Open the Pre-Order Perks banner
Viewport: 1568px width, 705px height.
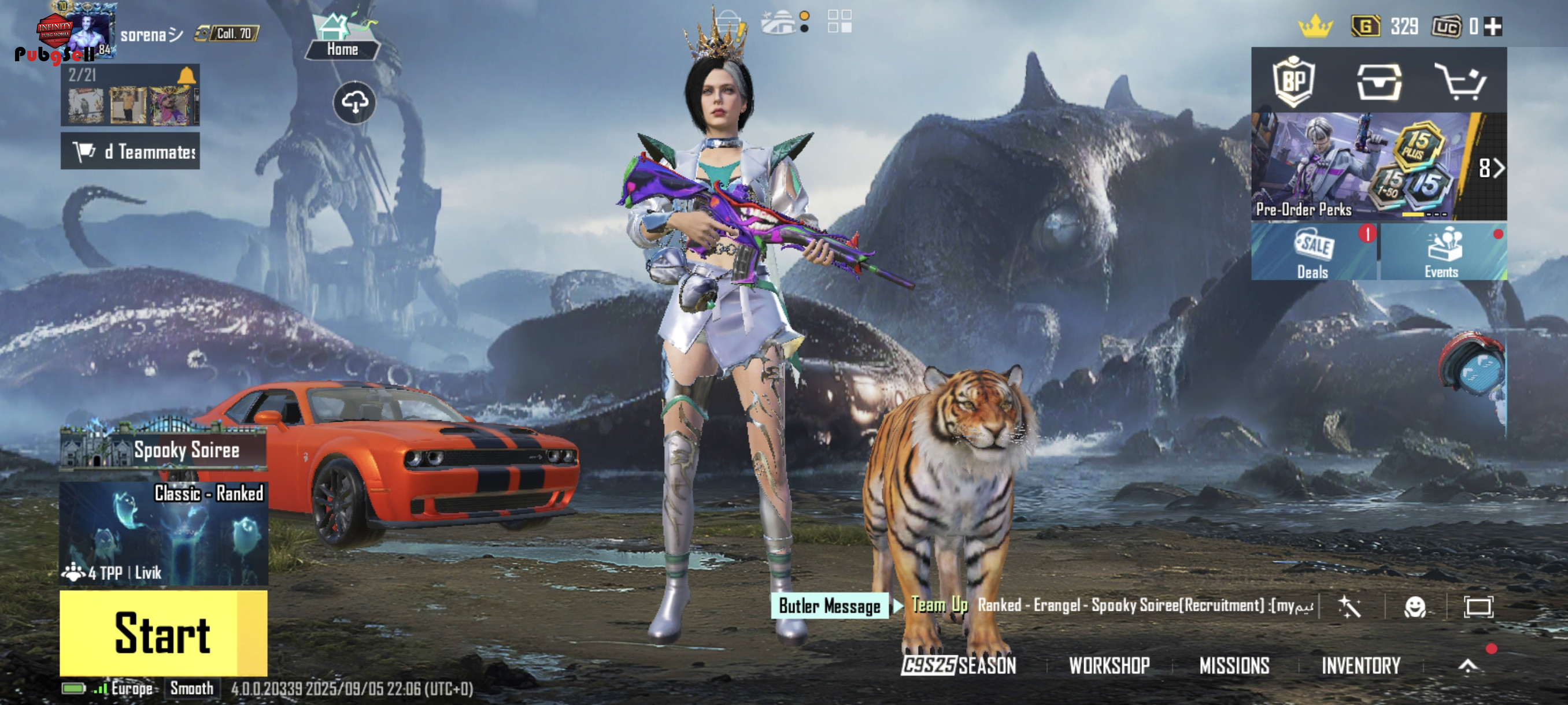(1363, 166)
